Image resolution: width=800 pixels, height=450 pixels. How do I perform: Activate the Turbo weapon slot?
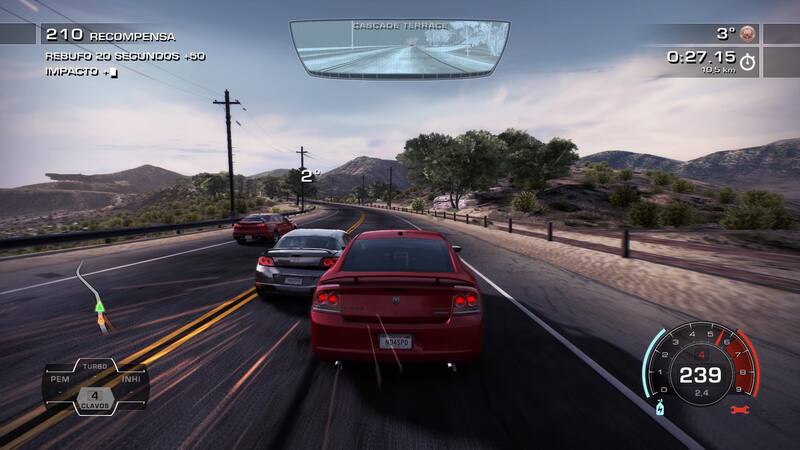(95, 367)
